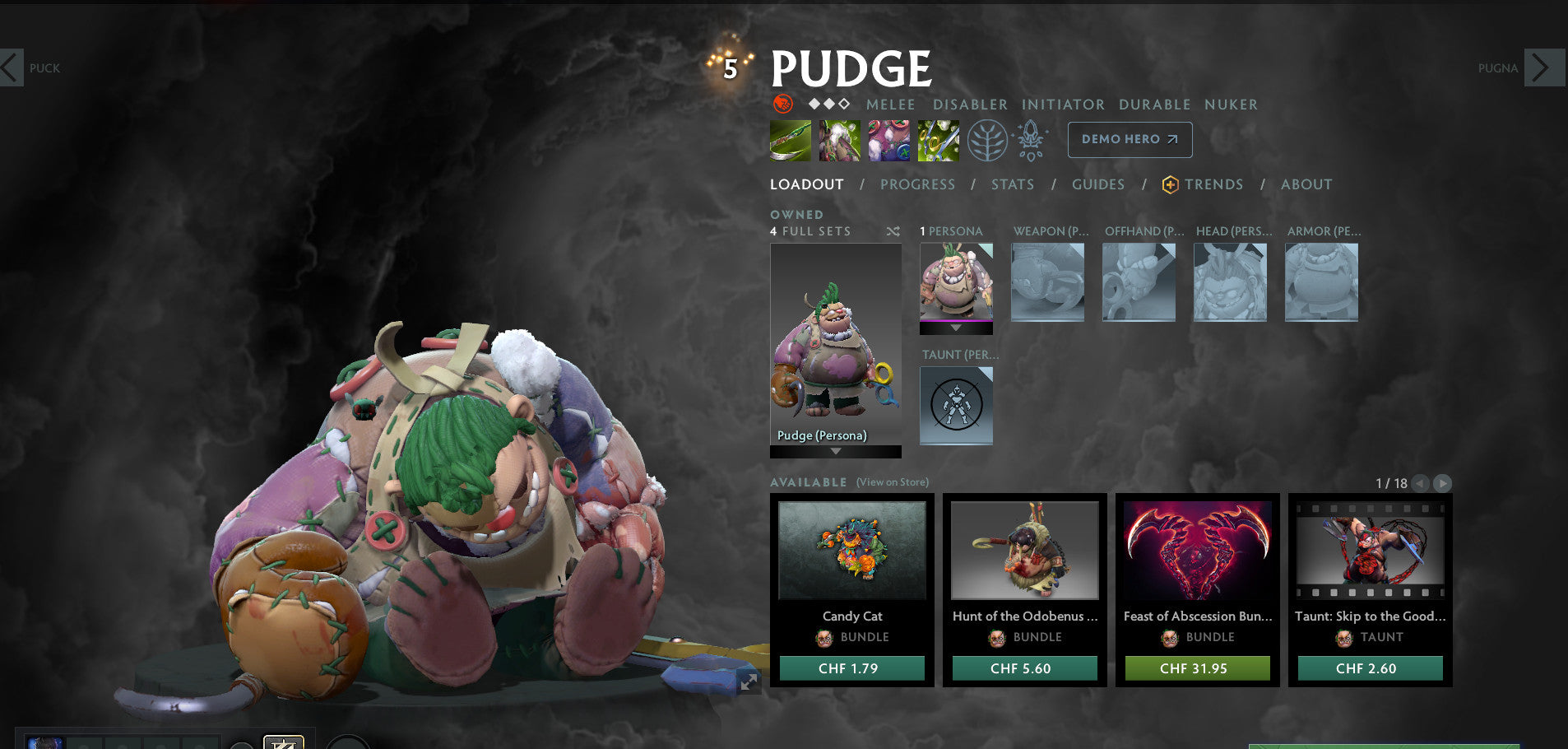Image resolution: width=1568 pixels, height=749 pixels.
Task: Select Pudge's Meat Hook ability icon
Action: (790, 140)
